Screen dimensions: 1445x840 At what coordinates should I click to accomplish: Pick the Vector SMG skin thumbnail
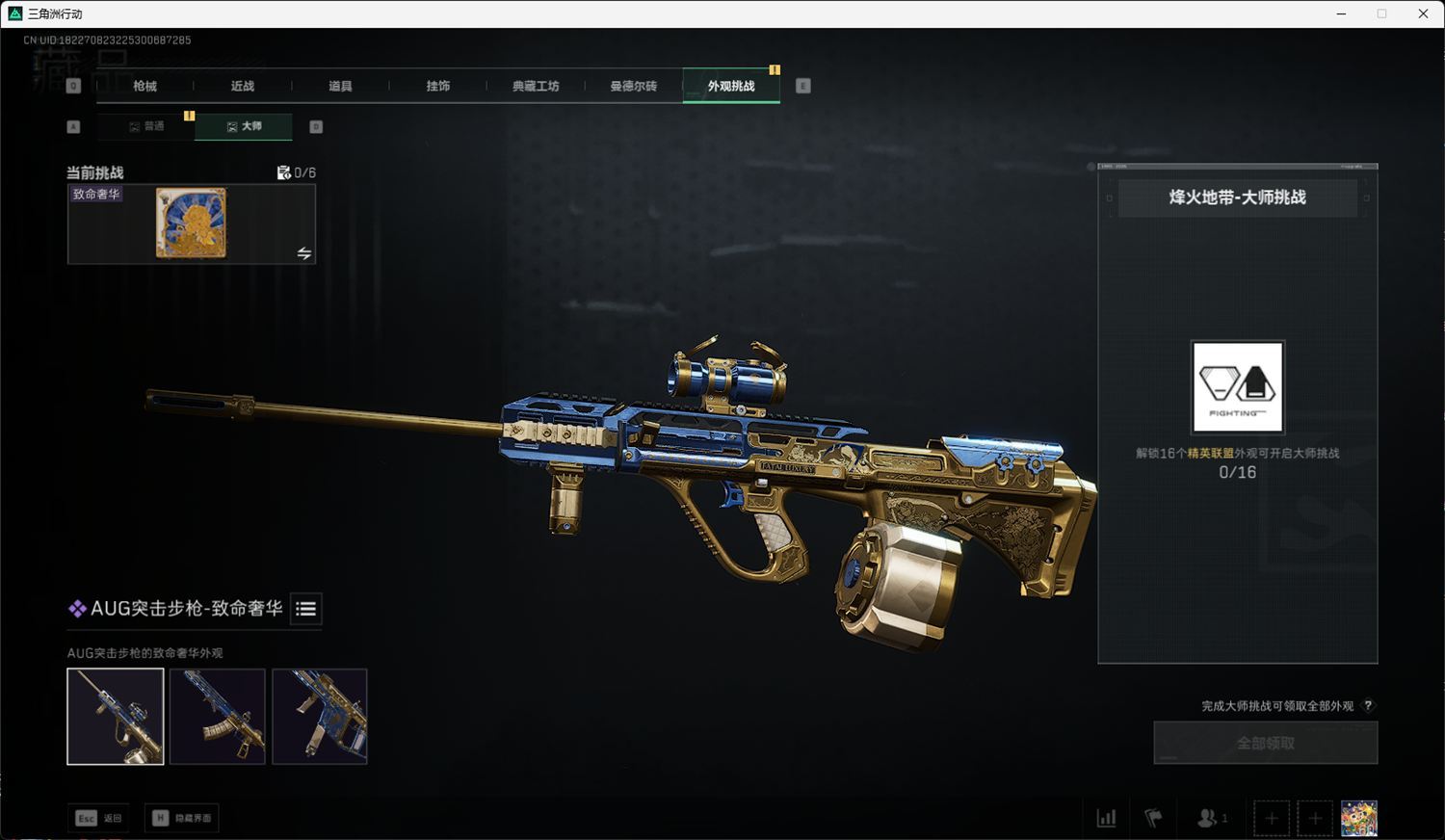tap(320, 717)
